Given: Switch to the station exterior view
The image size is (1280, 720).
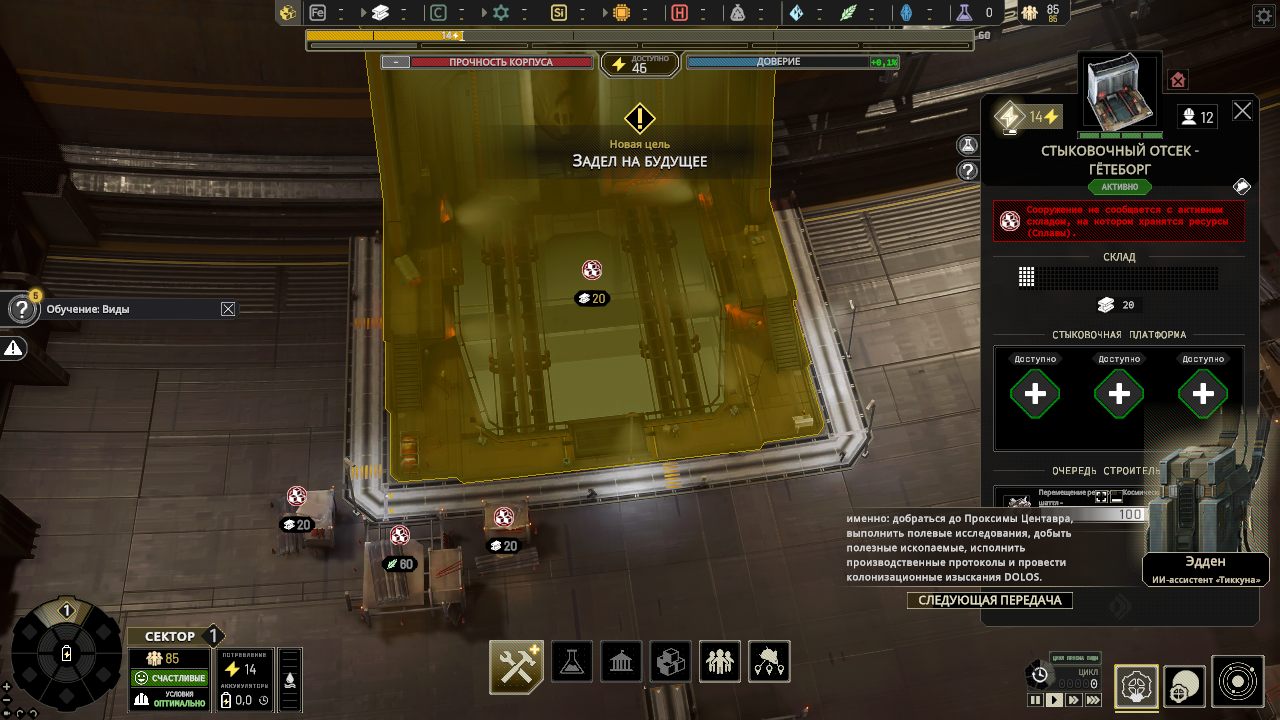Looking at the screenshot, I should tap(1186, 682).
